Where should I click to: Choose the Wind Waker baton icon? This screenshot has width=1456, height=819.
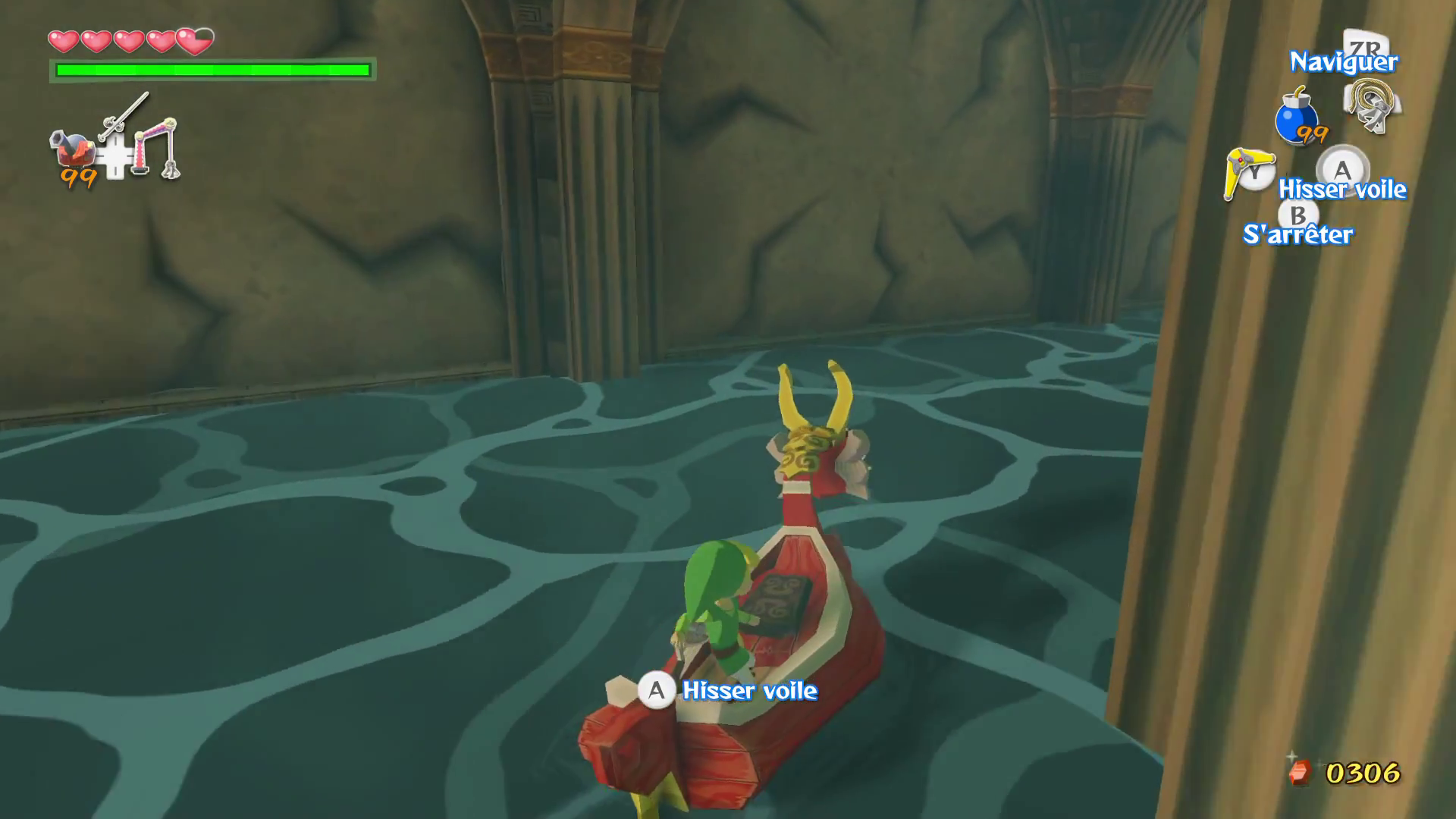(125, 115)
